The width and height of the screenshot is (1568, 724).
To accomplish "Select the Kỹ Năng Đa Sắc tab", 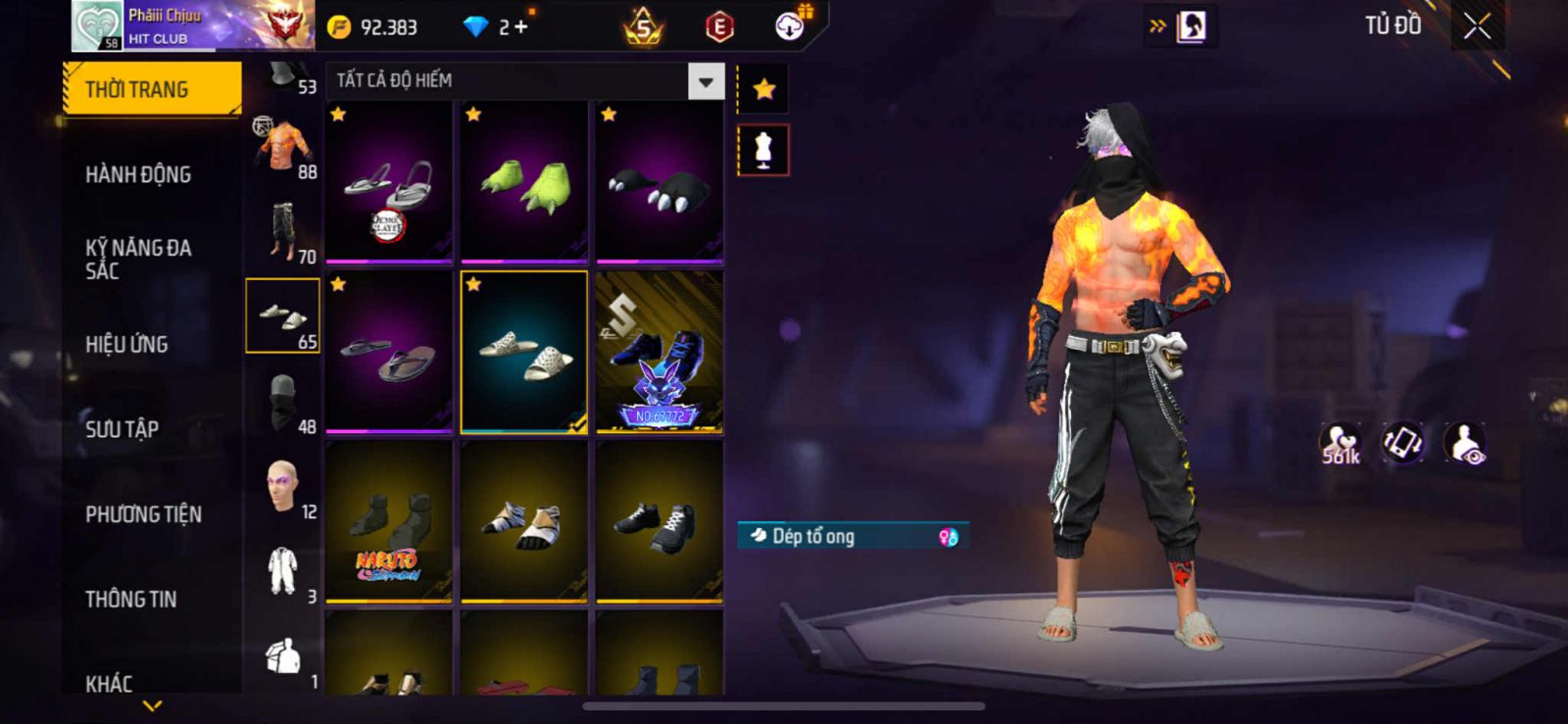I will pyautogui.click(x=138, y=259).
